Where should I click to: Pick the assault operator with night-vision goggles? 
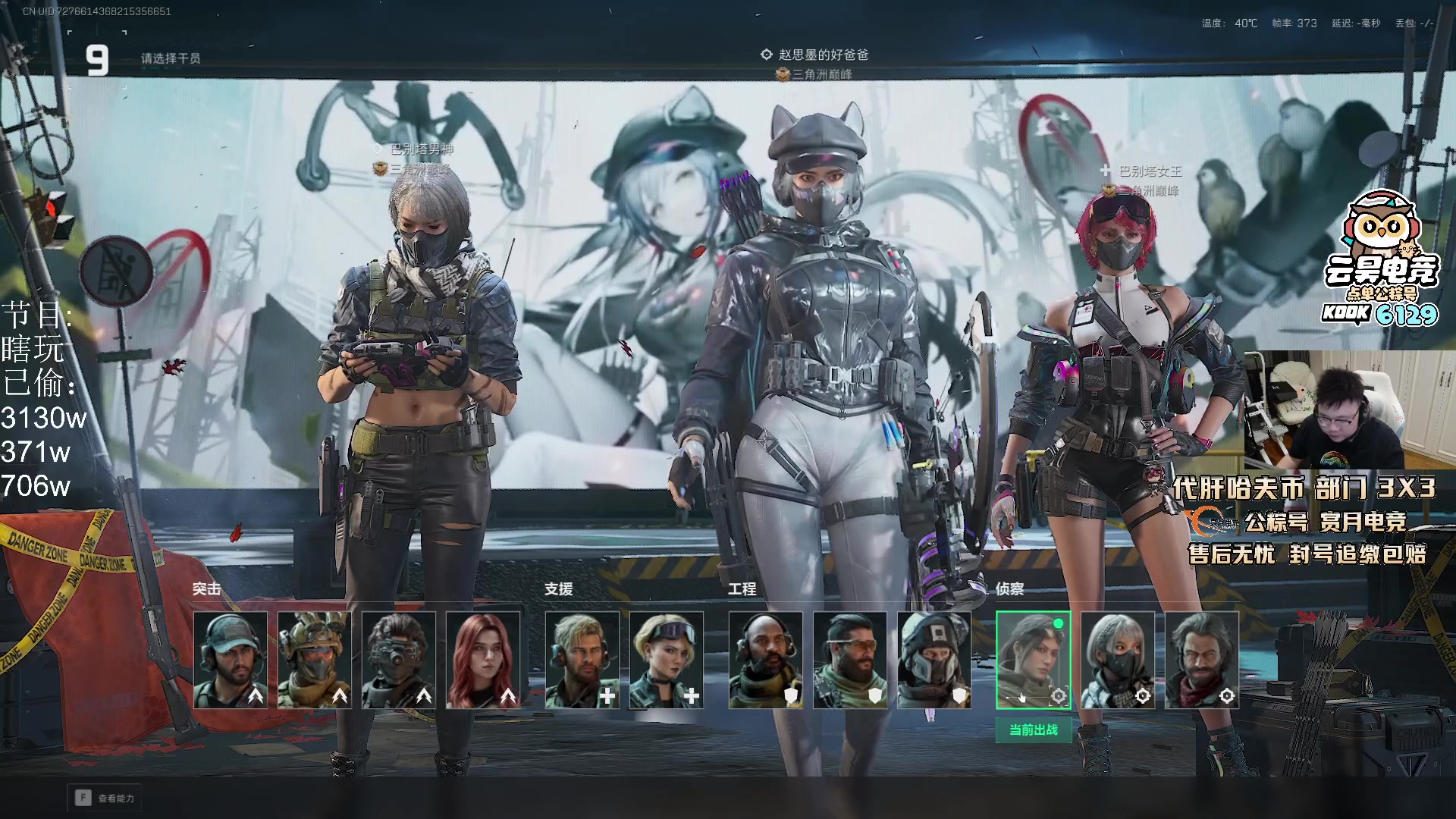(x=398, y=660)
